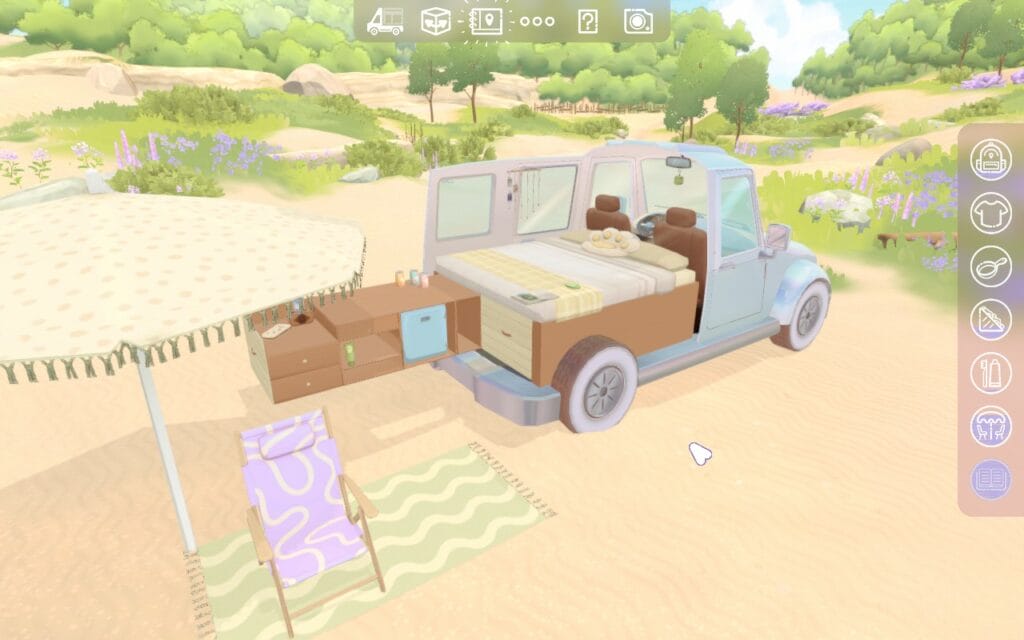The width and height of the screenshot is (1024, 640).
Task: Select the toothbrush hygiene category
Action: point(991,373)
